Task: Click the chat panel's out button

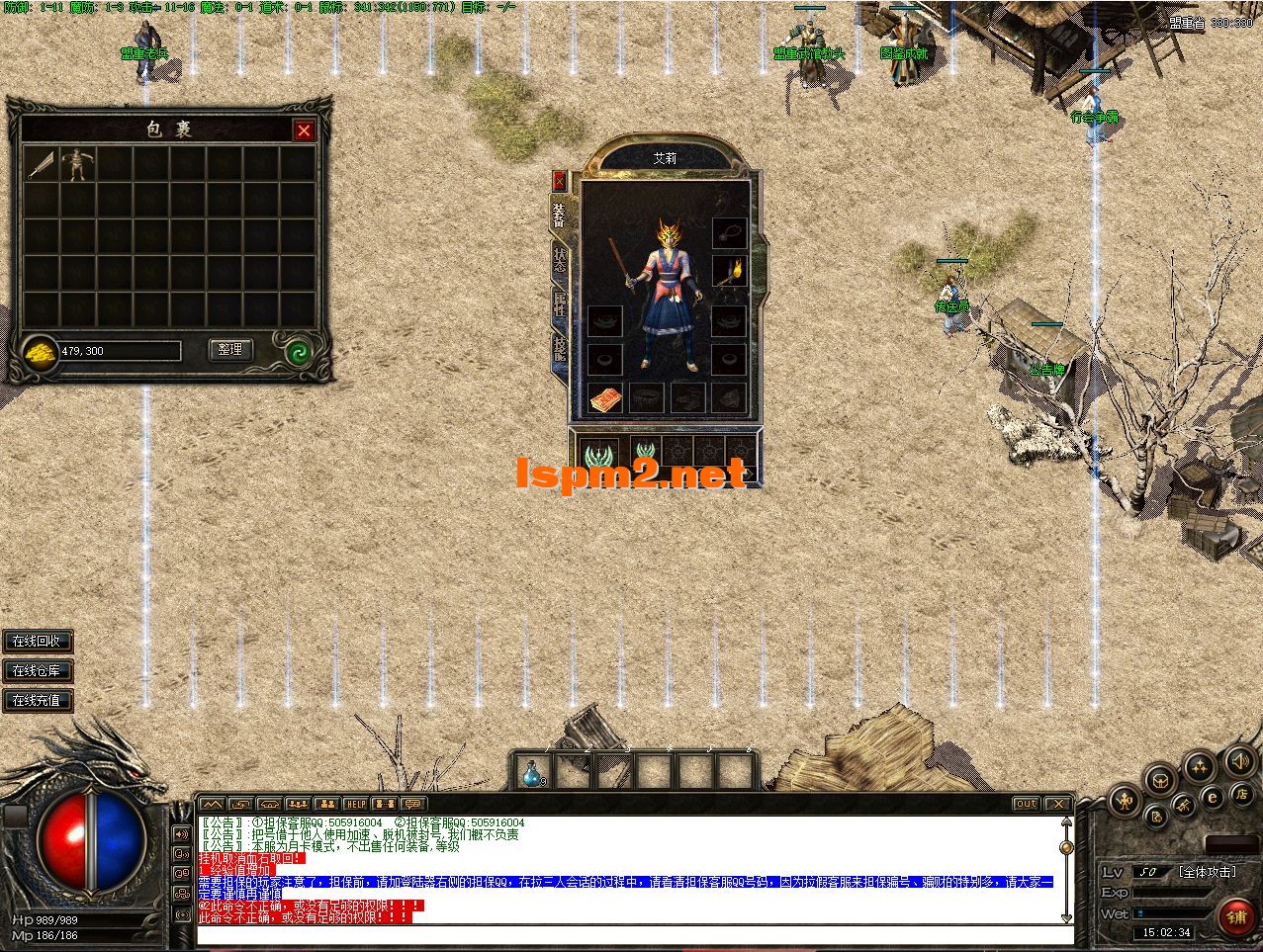Action: (1026, 804)
